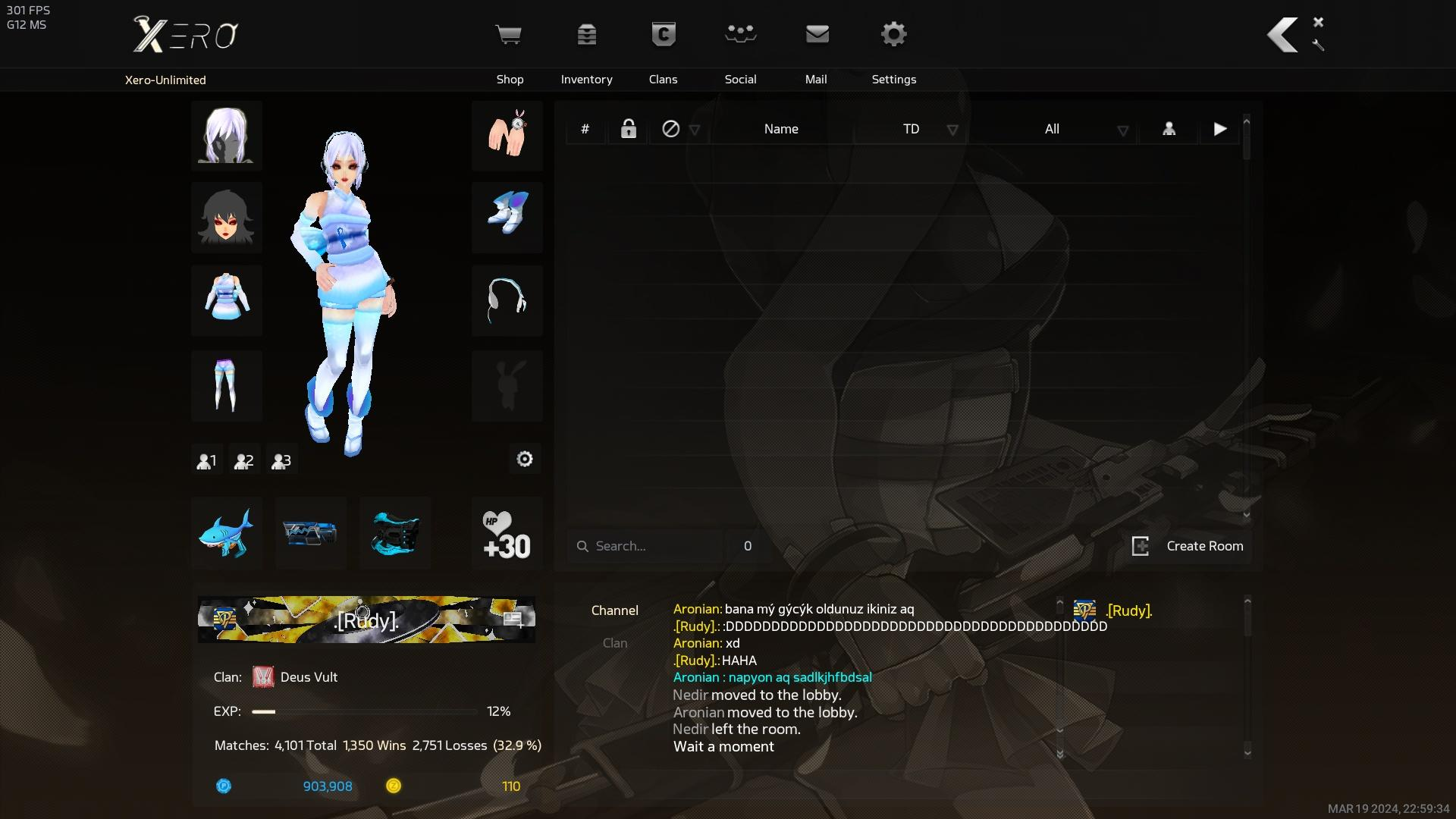Open the TD game mode dropdown

click(930, 130)
